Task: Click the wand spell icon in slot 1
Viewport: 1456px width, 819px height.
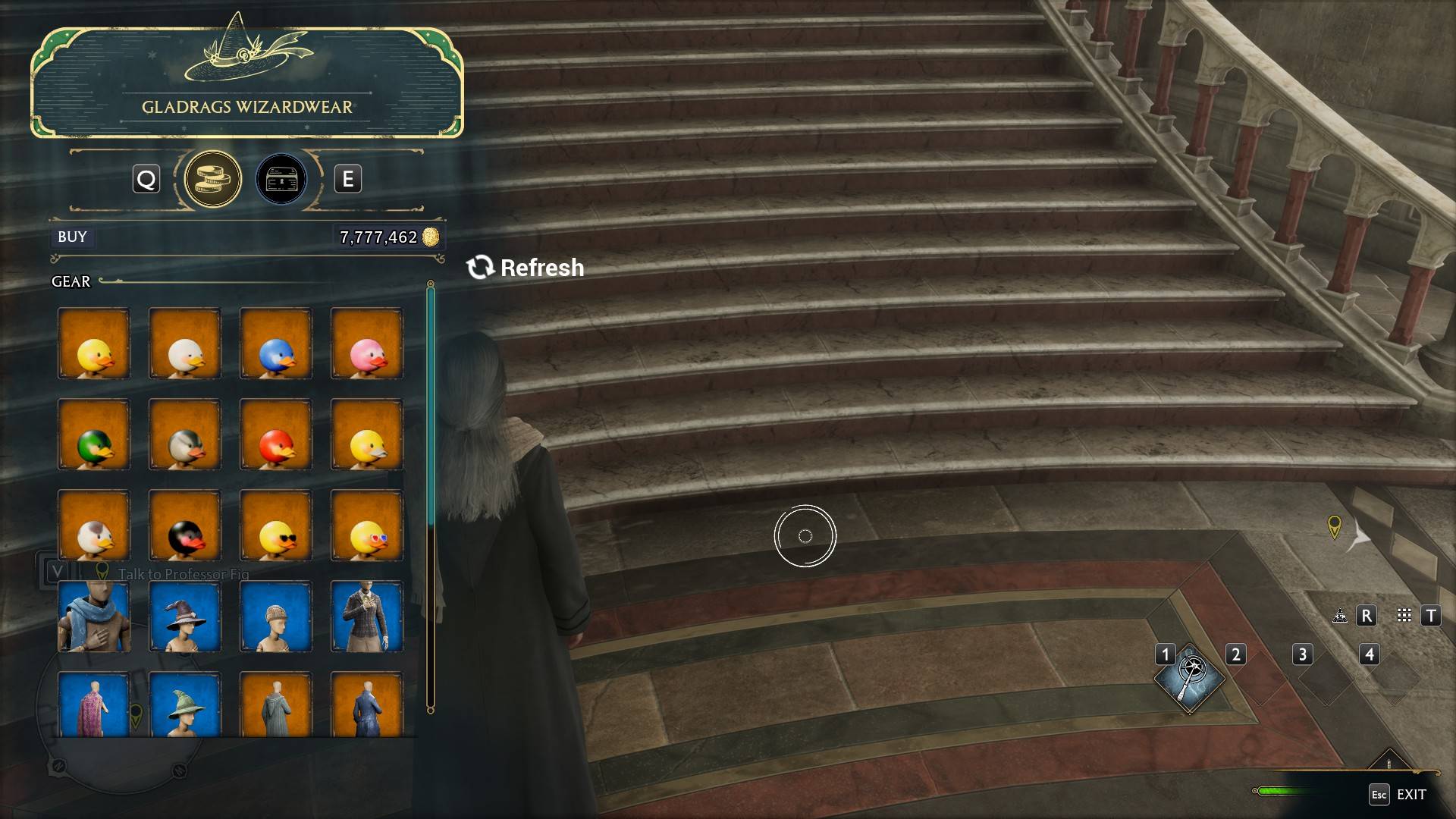Action: [1191, 679]
